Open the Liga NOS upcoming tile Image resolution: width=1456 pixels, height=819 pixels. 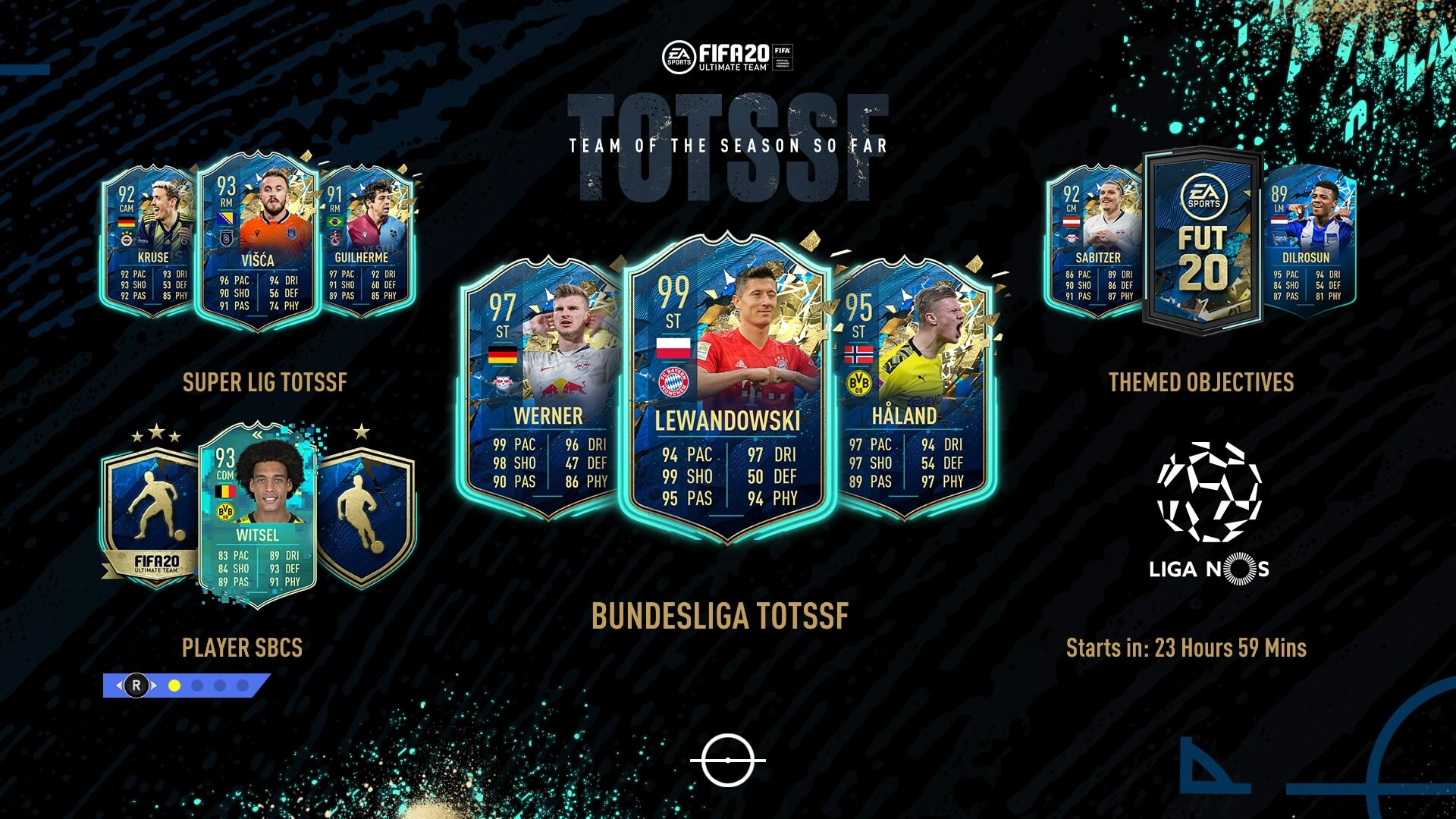(1209, 514)
